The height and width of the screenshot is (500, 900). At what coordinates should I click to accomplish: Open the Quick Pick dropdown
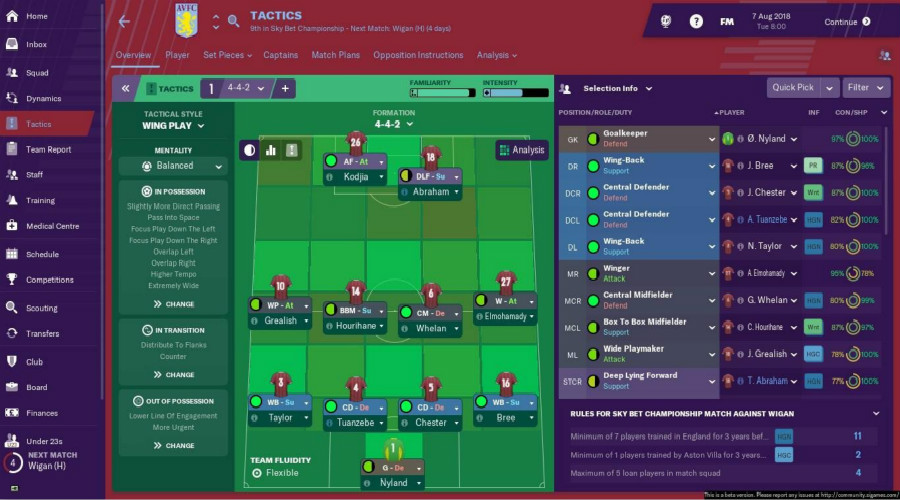click(802, 87)
